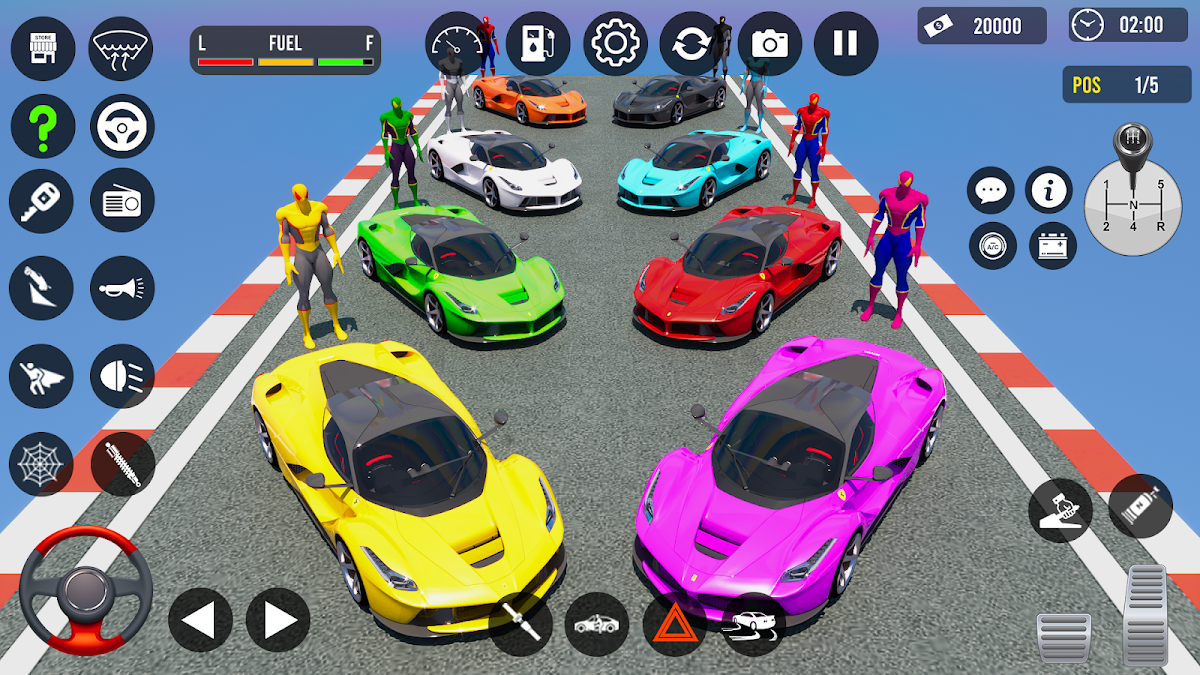Show info with the i button

[1048, 190]
